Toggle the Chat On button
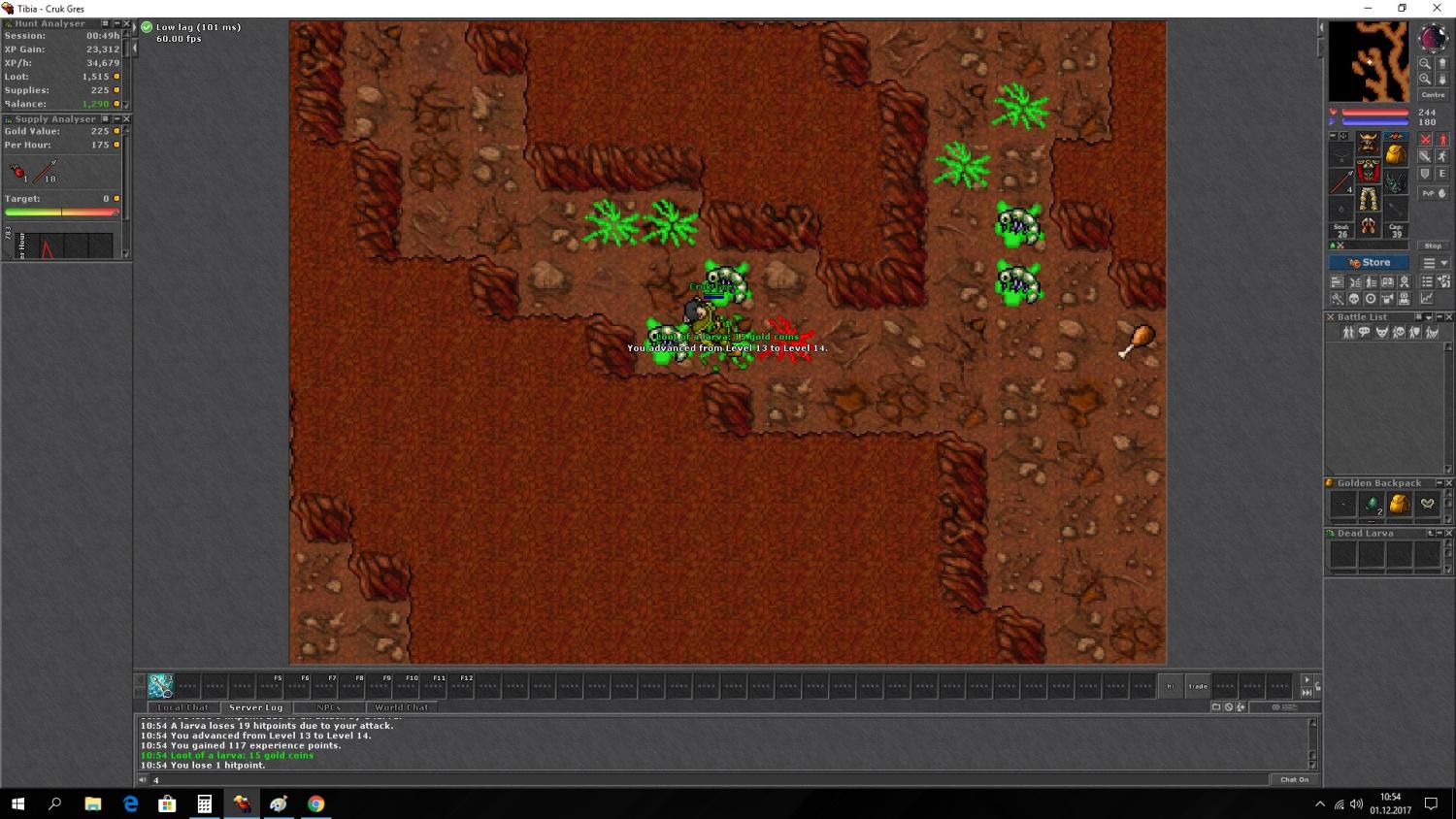The width and height of the screenshot is (1456, 819). 1294,779
